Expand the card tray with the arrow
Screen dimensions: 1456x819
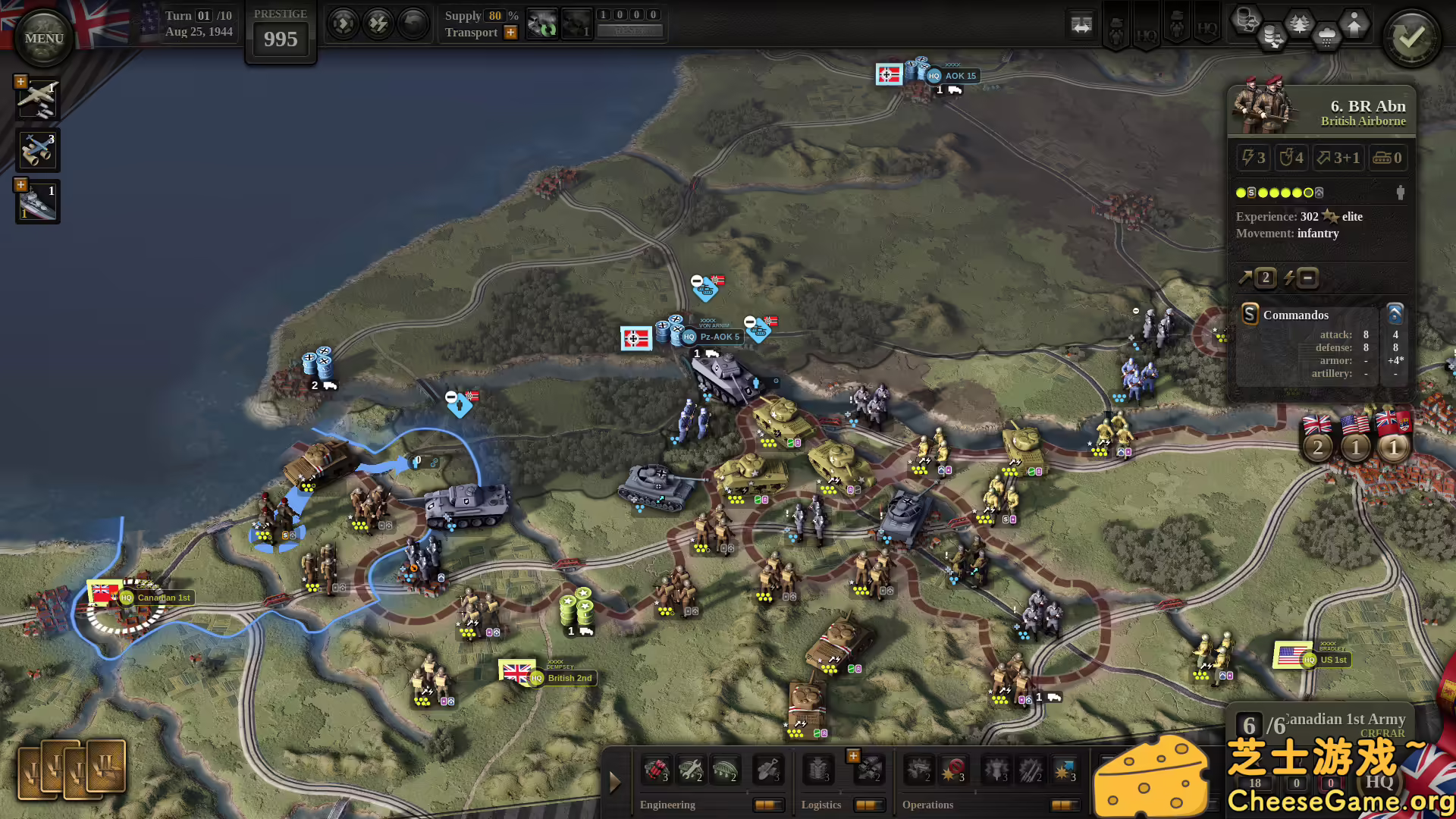(x=615, y=782)
